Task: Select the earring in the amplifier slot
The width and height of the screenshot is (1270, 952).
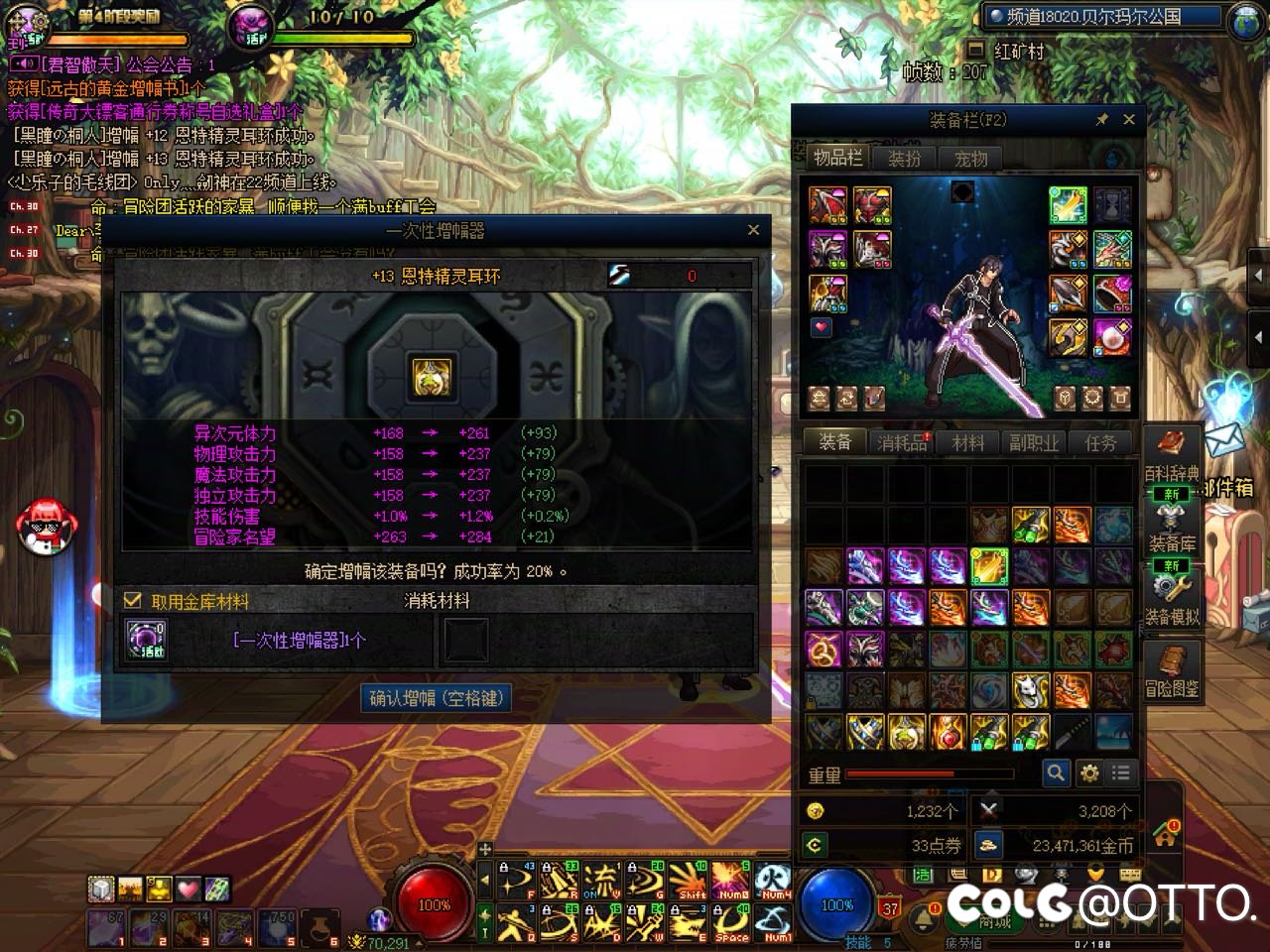Action: tap(431, 377)
